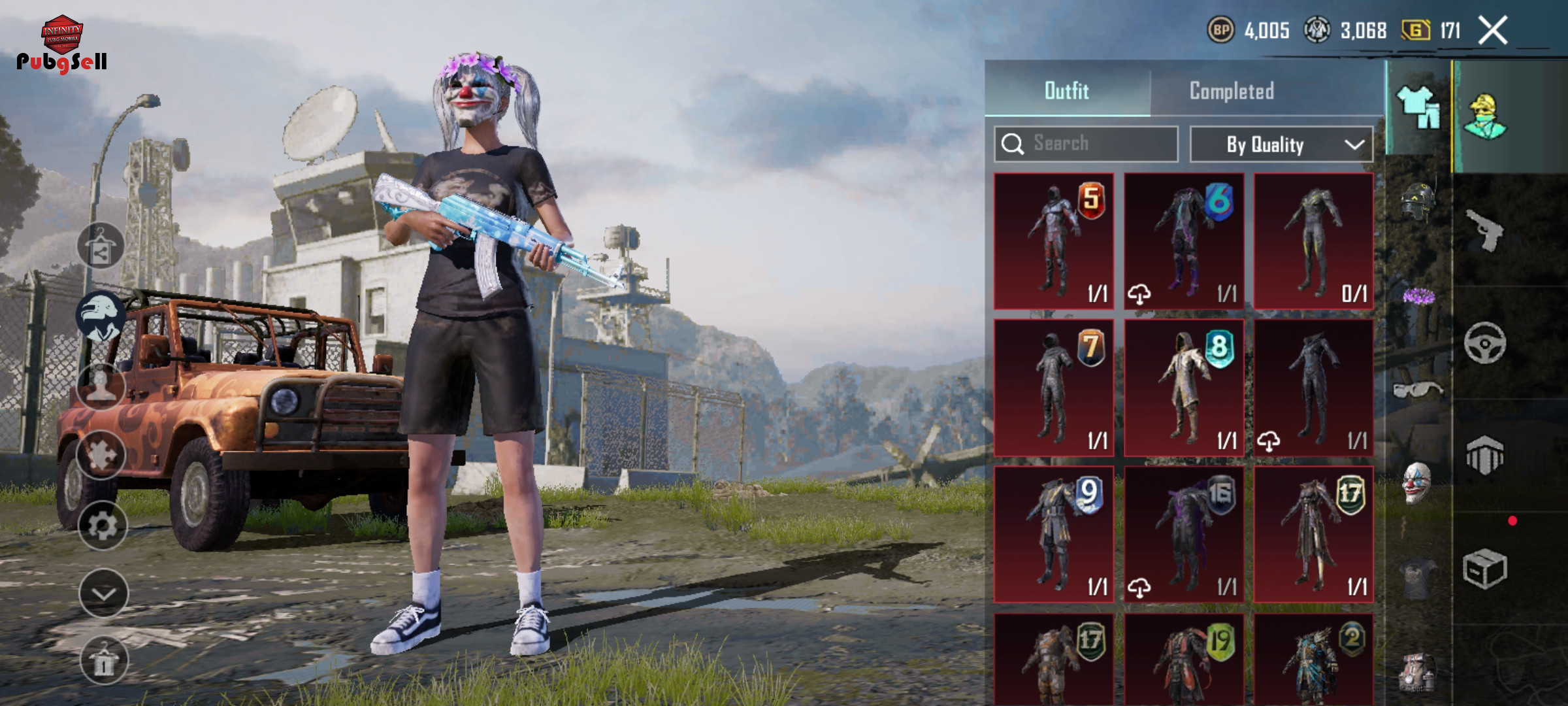Screen dimensions: 1568x706
Task: Open the By Quality sort dropdown
Action: (x=1281, y=144)
